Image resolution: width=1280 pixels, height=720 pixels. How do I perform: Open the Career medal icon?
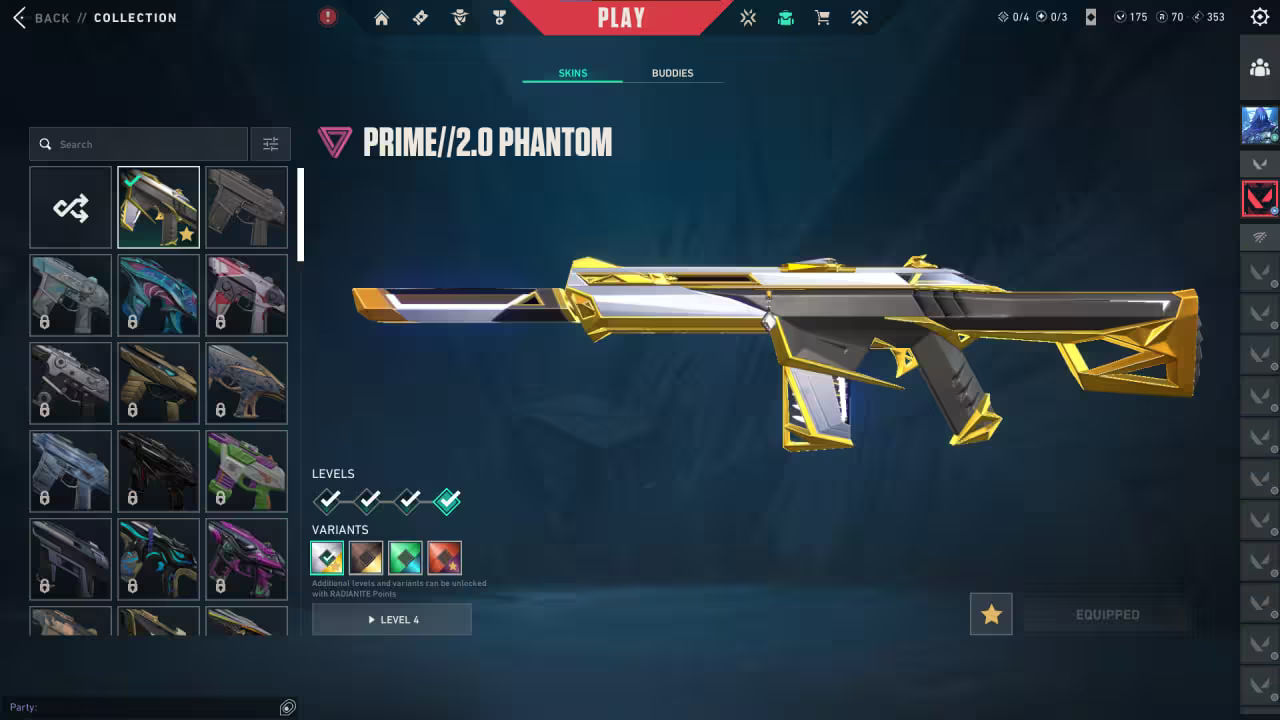click(499, 17)
